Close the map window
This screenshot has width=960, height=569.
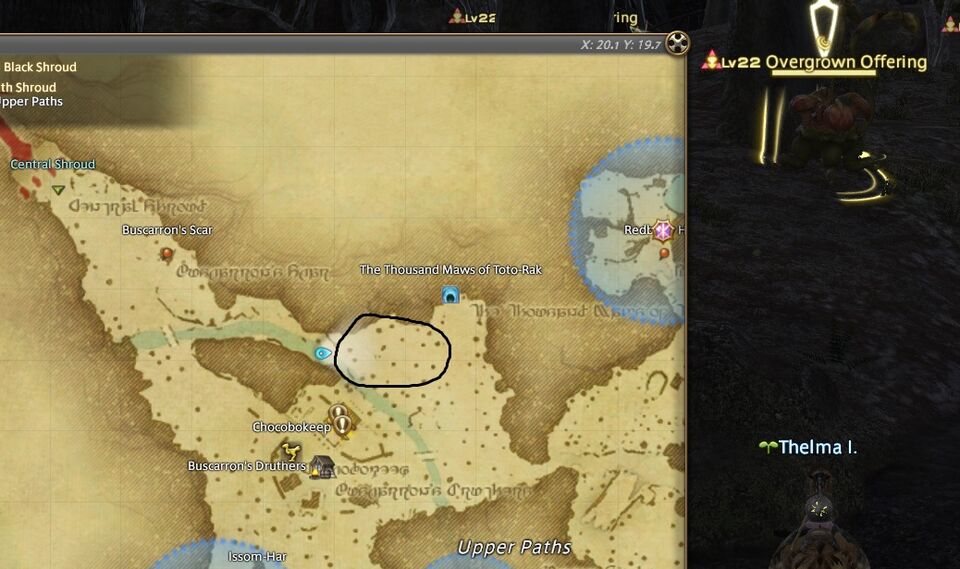click(x=679, y=43)
